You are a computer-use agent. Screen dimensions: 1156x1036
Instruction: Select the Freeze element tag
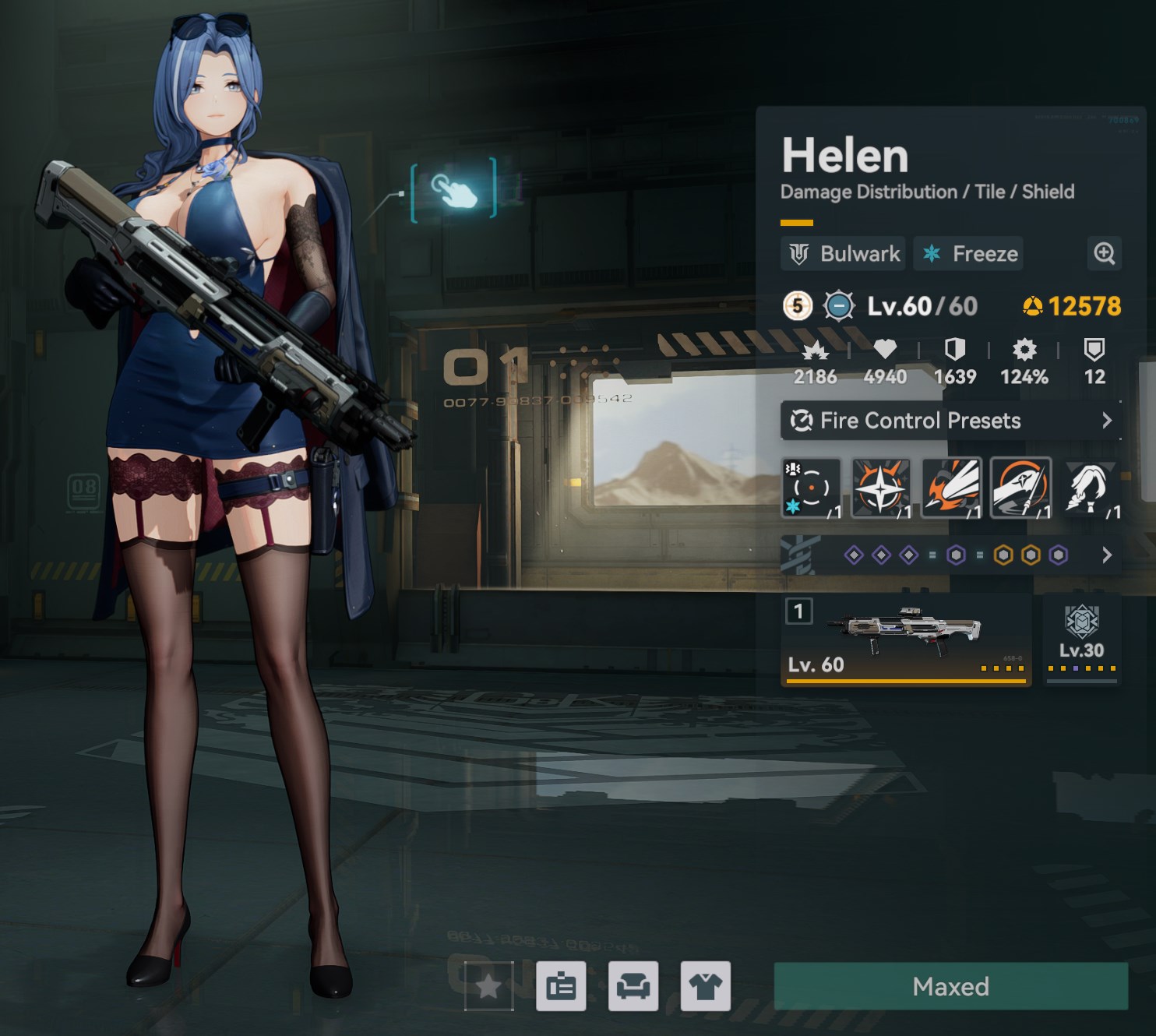click(x=969, y=254)
